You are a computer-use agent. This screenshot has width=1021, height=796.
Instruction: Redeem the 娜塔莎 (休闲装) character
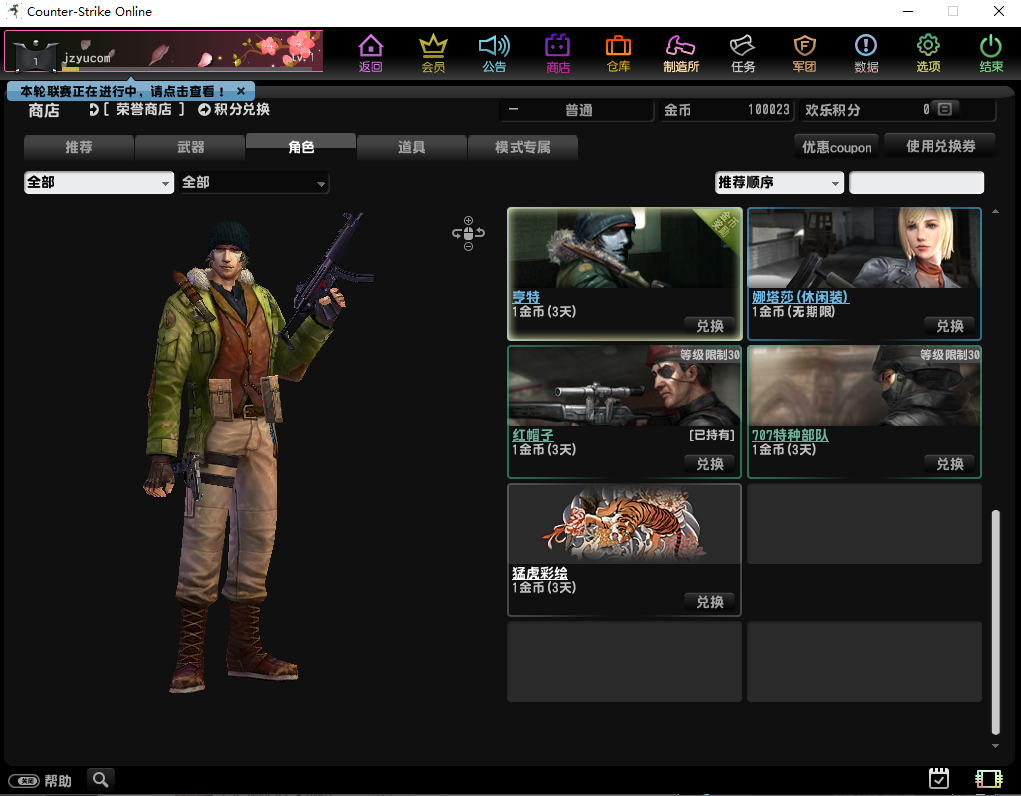tap(949, 326)
